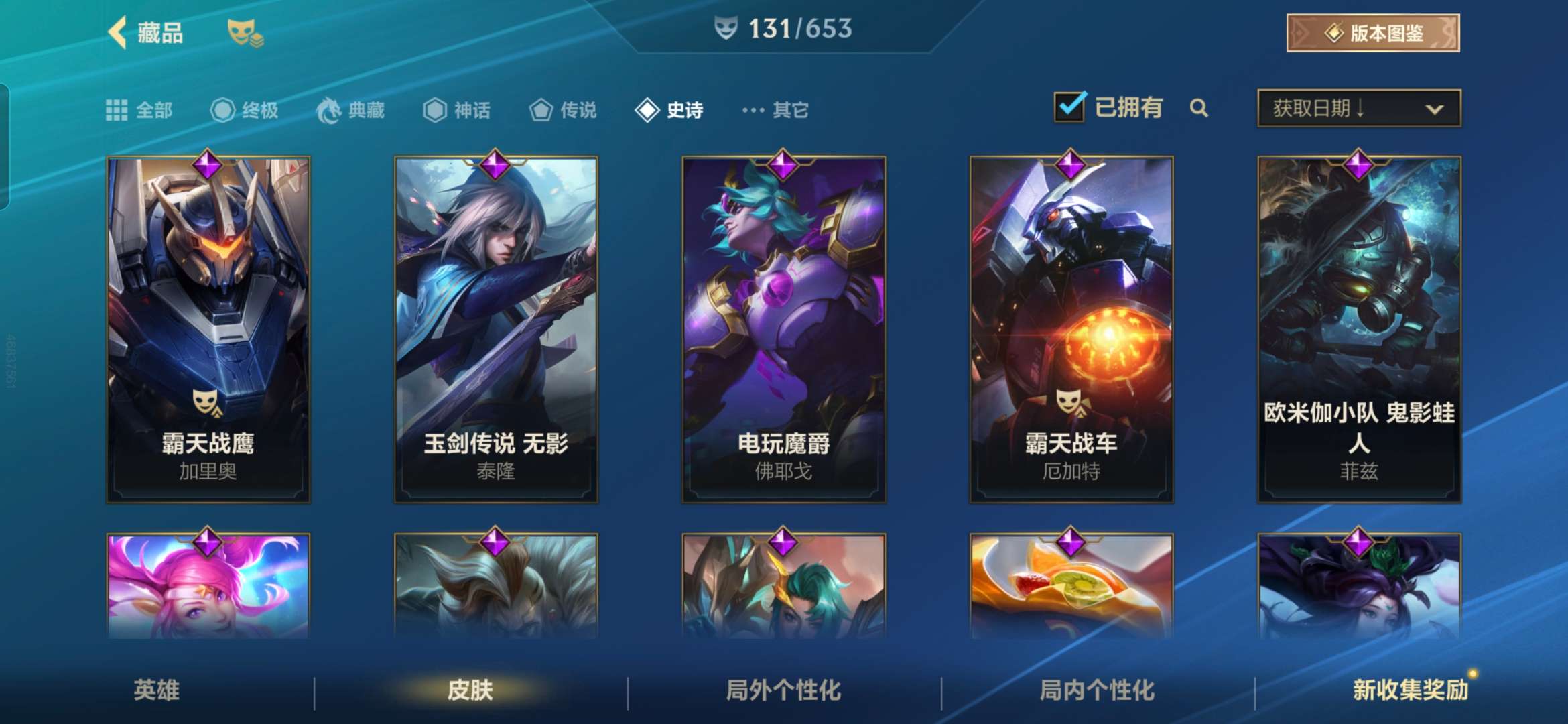
Task: Select the 霸天战鹰 加里奥 skin card
Action: tap(208, 329)
